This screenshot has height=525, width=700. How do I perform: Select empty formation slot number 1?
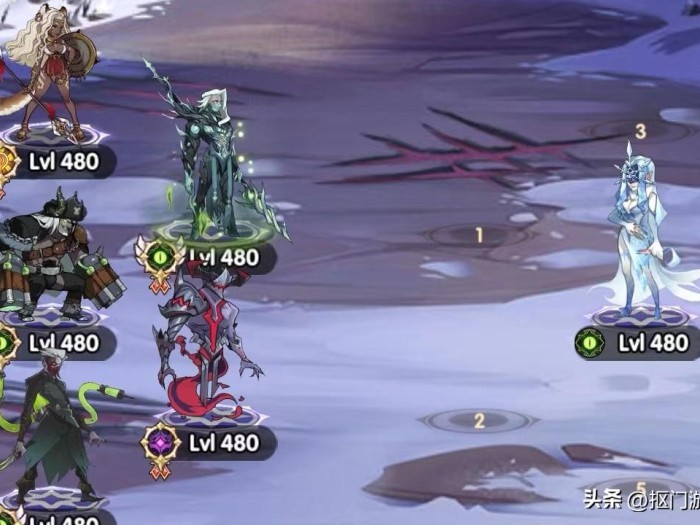tap(478, 236)
